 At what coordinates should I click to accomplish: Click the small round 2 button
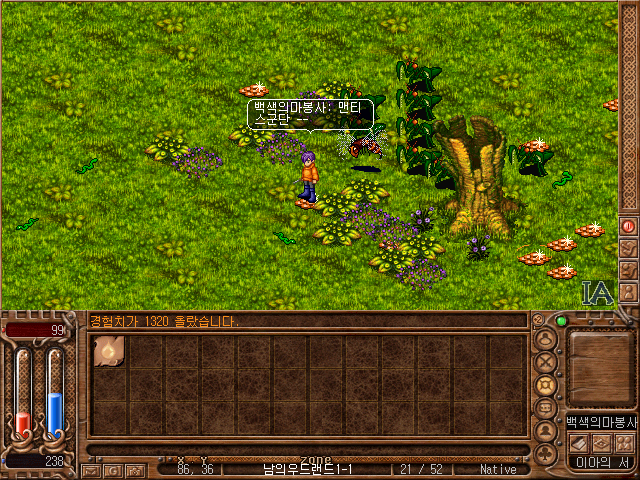(537, 320)
